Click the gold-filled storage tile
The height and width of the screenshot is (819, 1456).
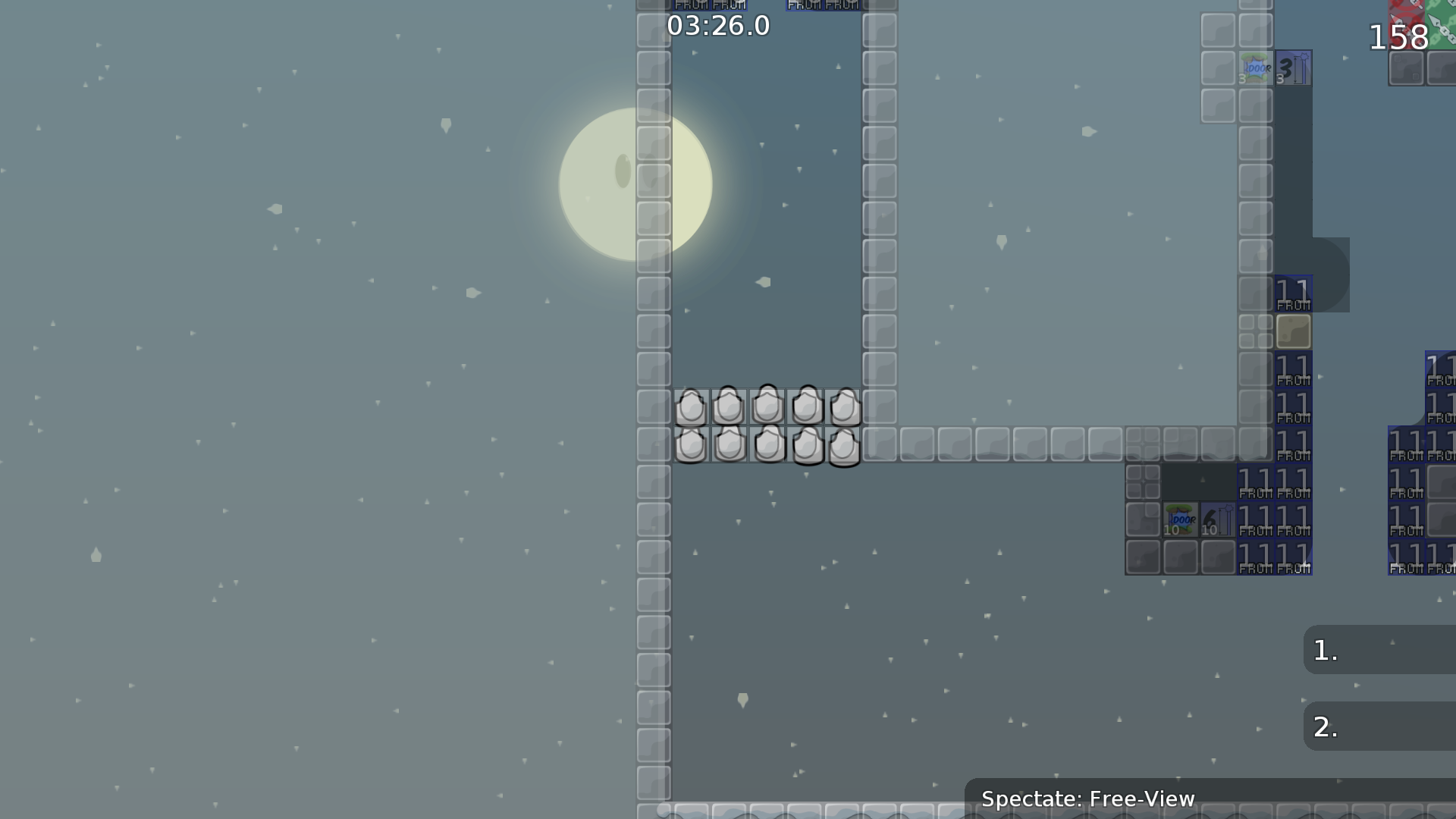tap(1293, 332)
